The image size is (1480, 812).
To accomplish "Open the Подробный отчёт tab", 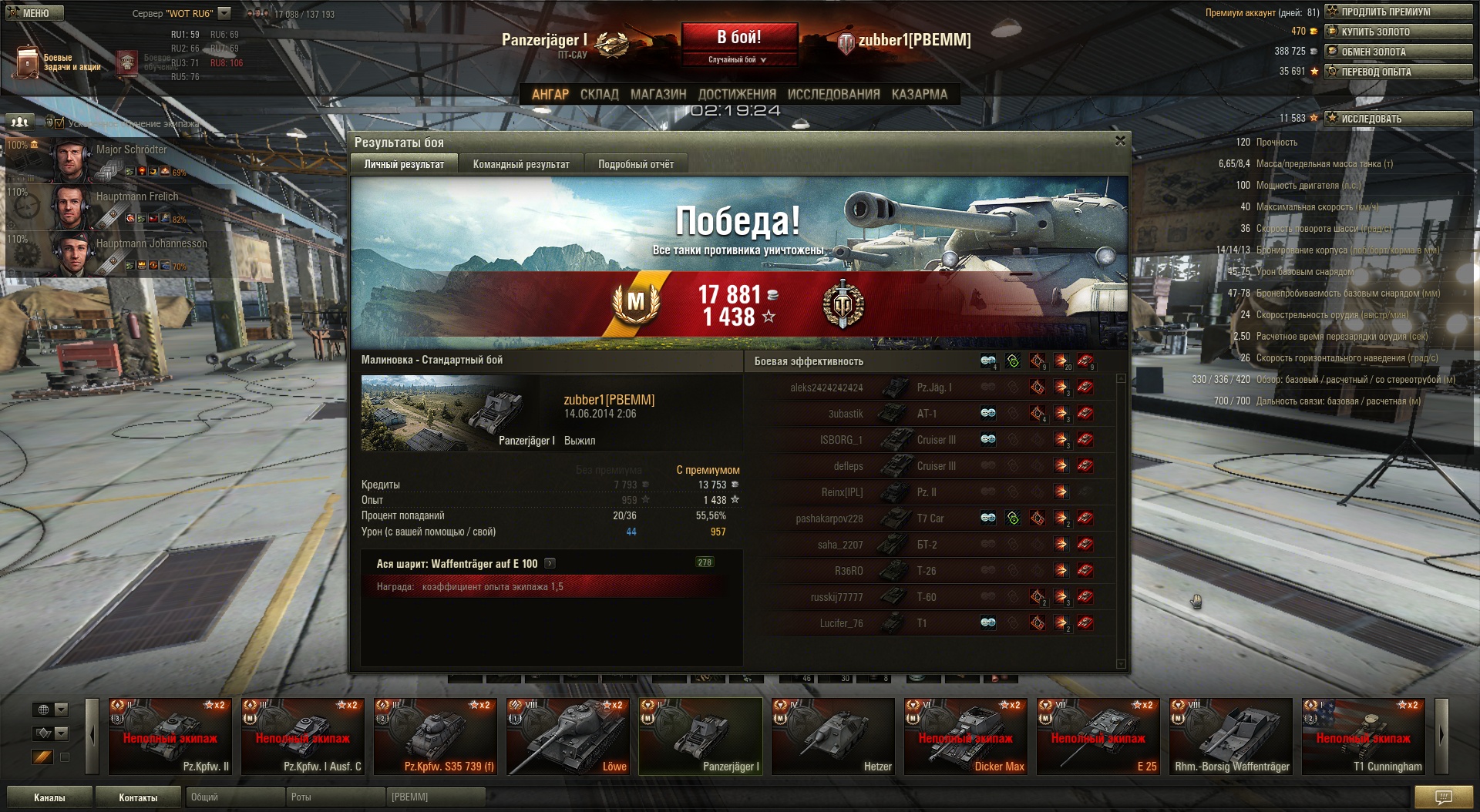I will (636, 164).
